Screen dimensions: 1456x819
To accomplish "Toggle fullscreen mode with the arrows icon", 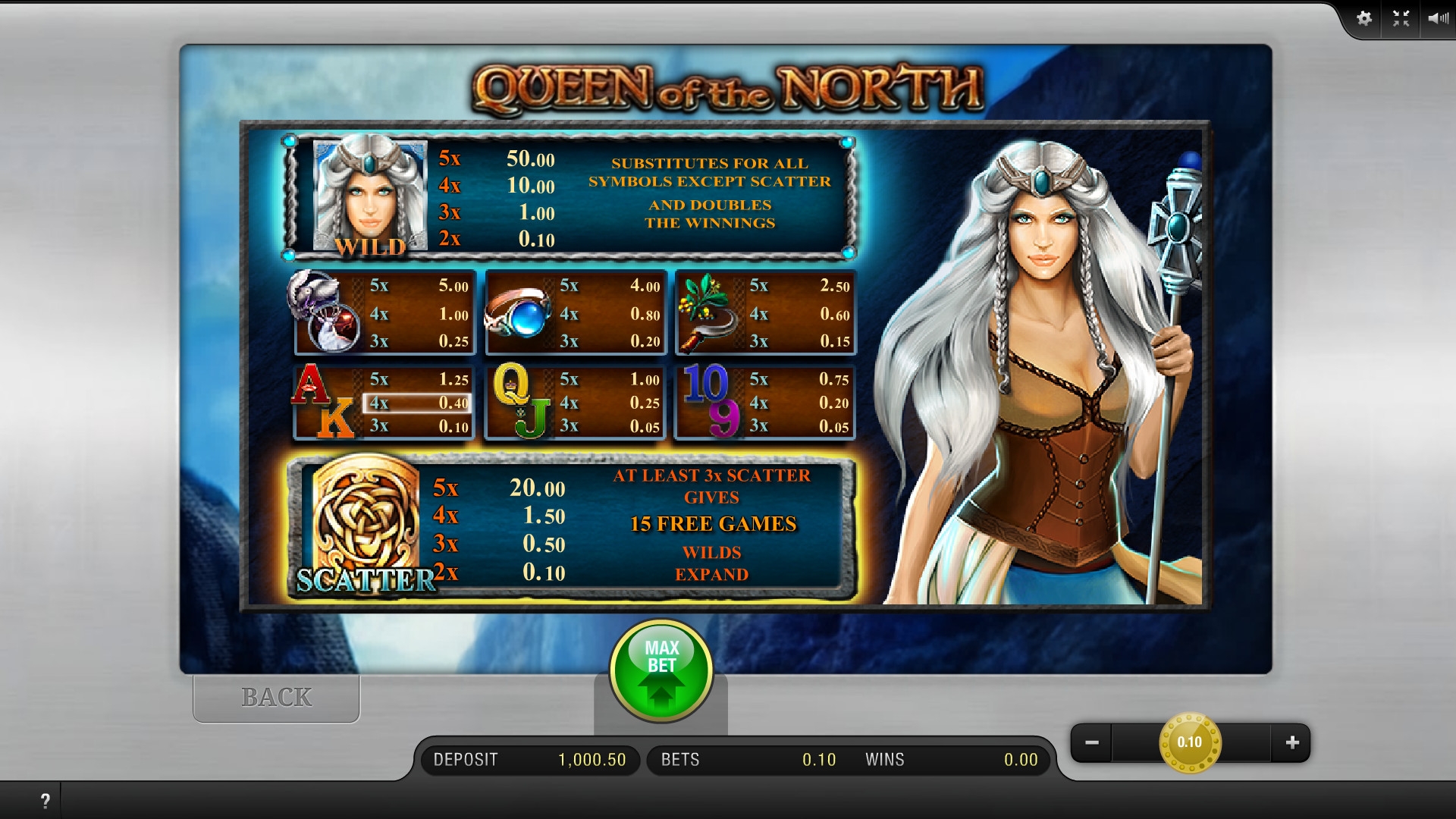I will coord(1401,18).
